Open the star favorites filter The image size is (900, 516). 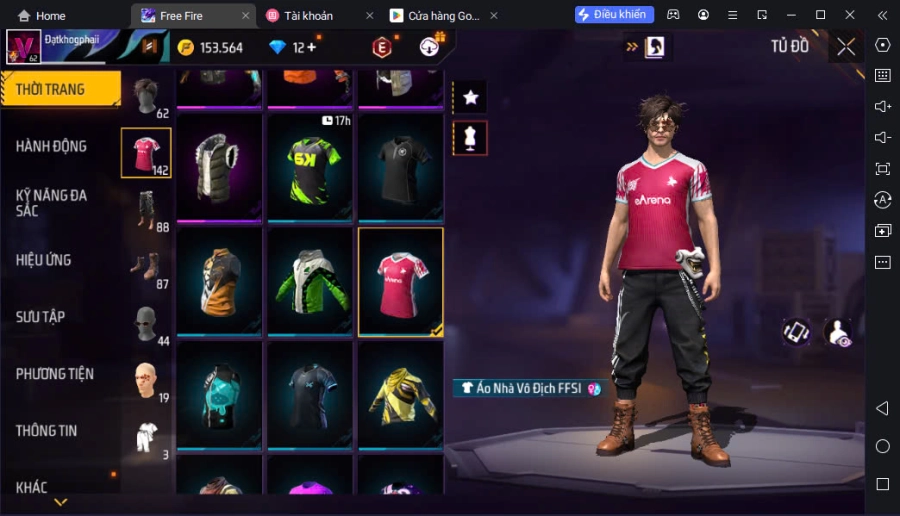(x=470, y=97)
